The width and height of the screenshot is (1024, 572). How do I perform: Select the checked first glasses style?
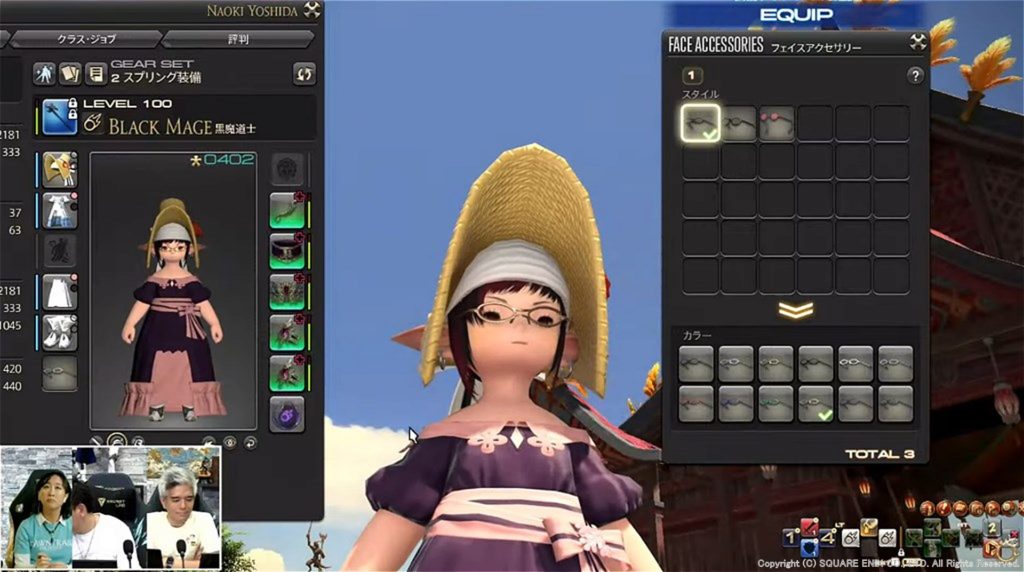701,123
